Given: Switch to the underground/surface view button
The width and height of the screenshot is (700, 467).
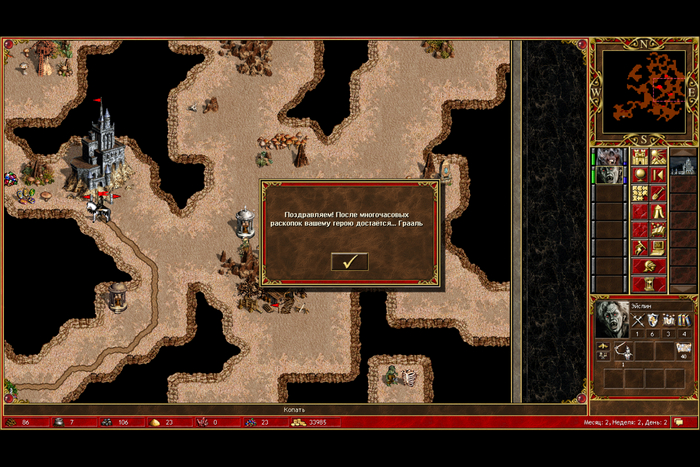Looking at the screenshot, I should 659,157.
